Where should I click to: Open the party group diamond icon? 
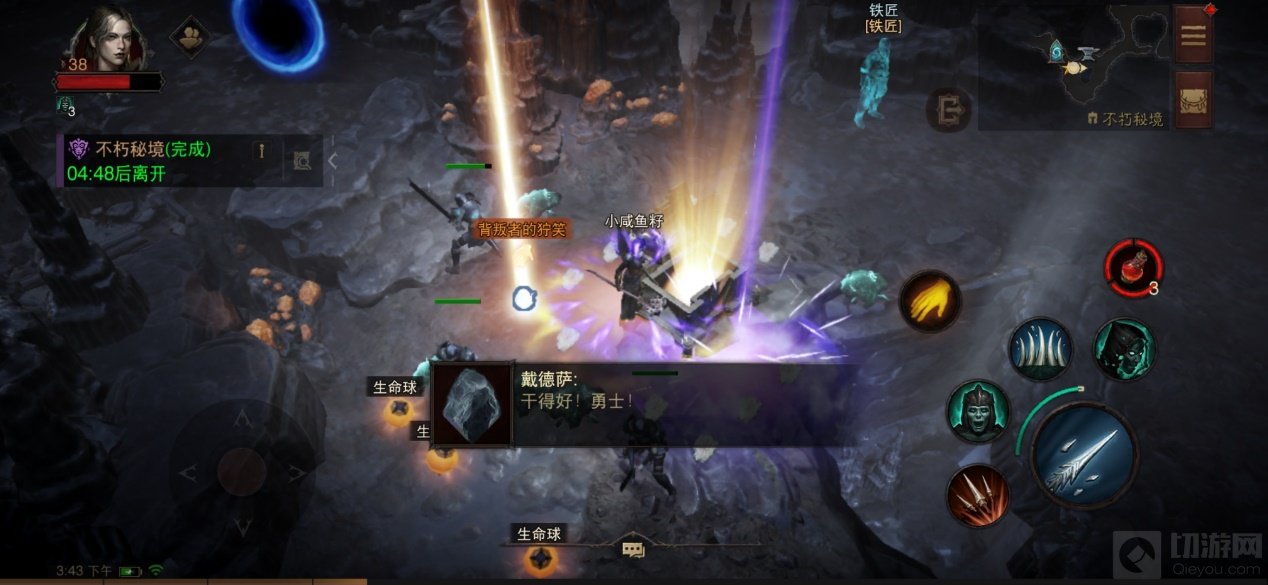coord(189,37)
